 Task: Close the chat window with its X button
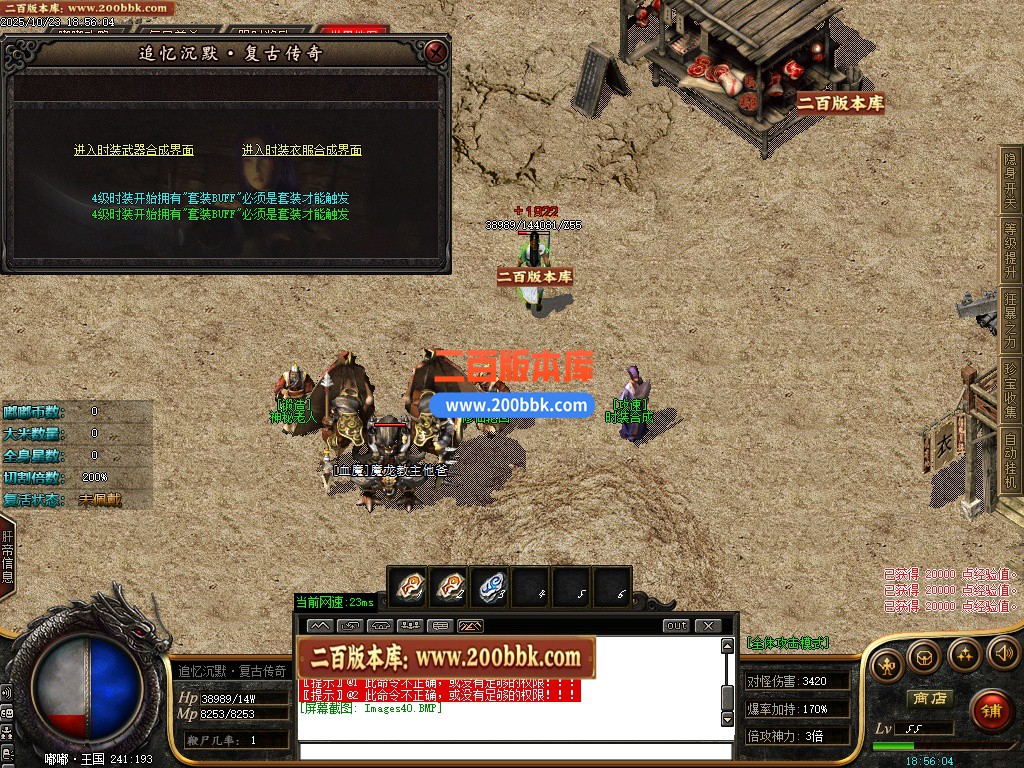click(x=707, y=626)
